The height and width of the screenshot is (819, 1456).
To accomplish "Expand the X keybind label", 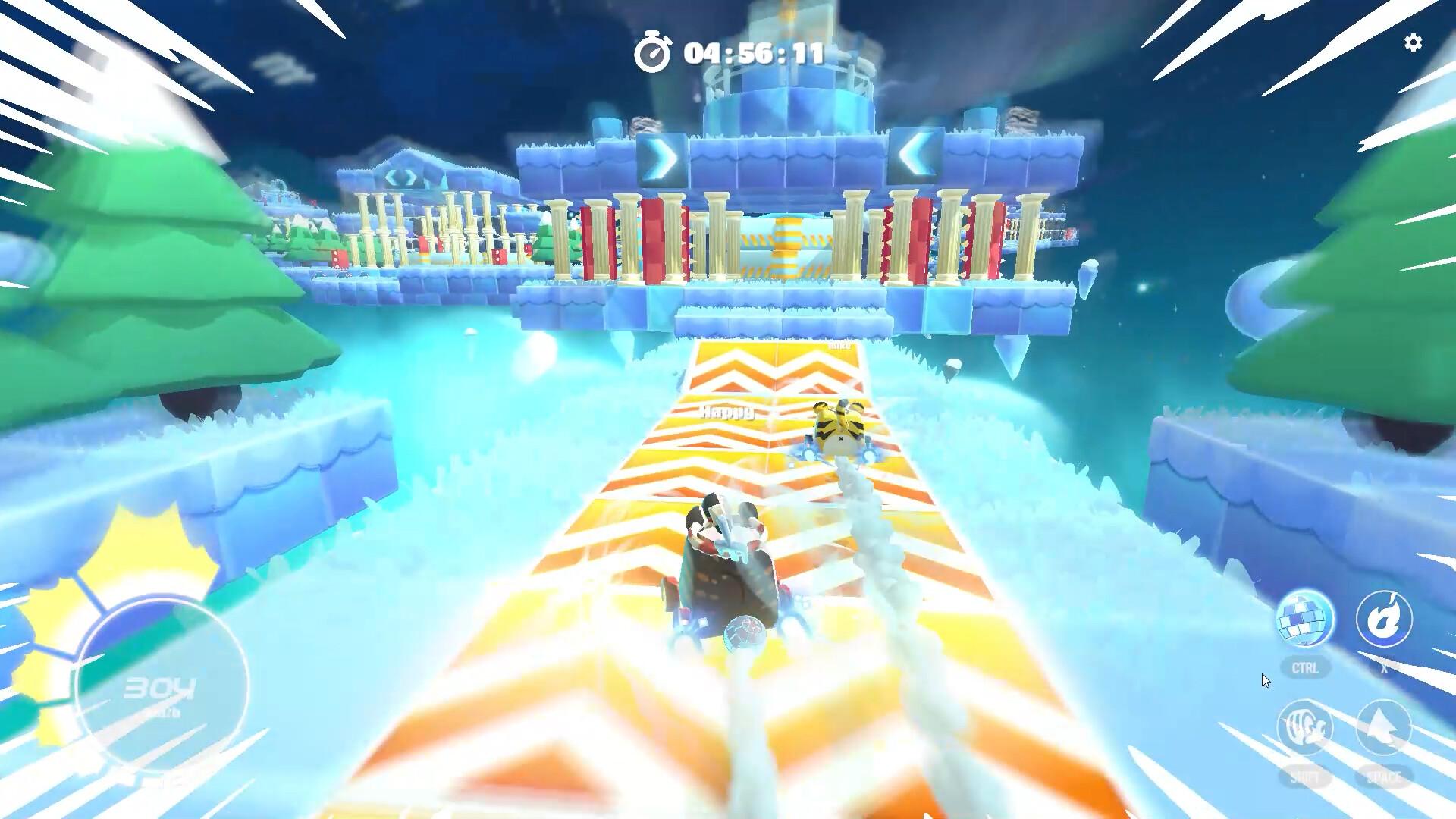I will point(1383,669).
